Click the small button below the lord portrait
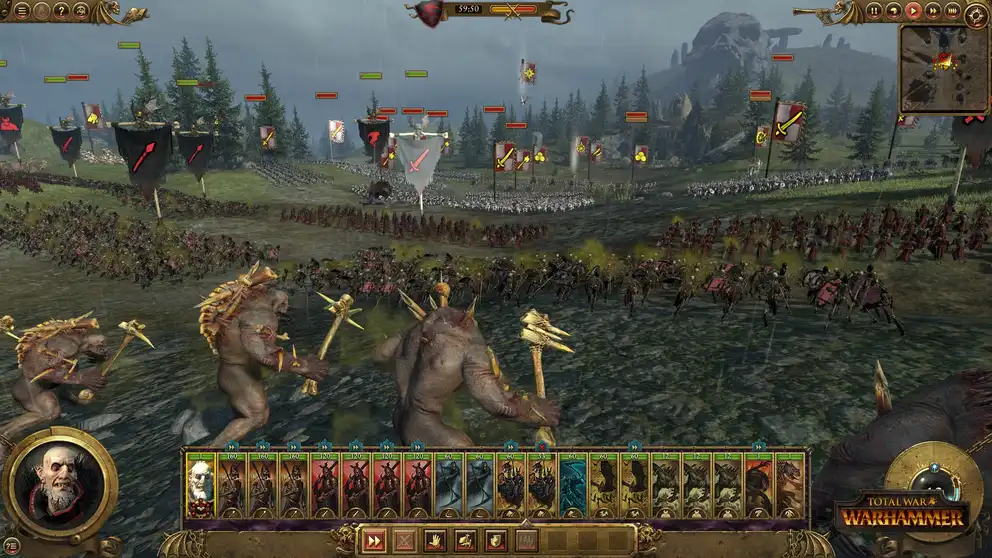Viewport: 992px width, 558px height. (x=12, y=545)
